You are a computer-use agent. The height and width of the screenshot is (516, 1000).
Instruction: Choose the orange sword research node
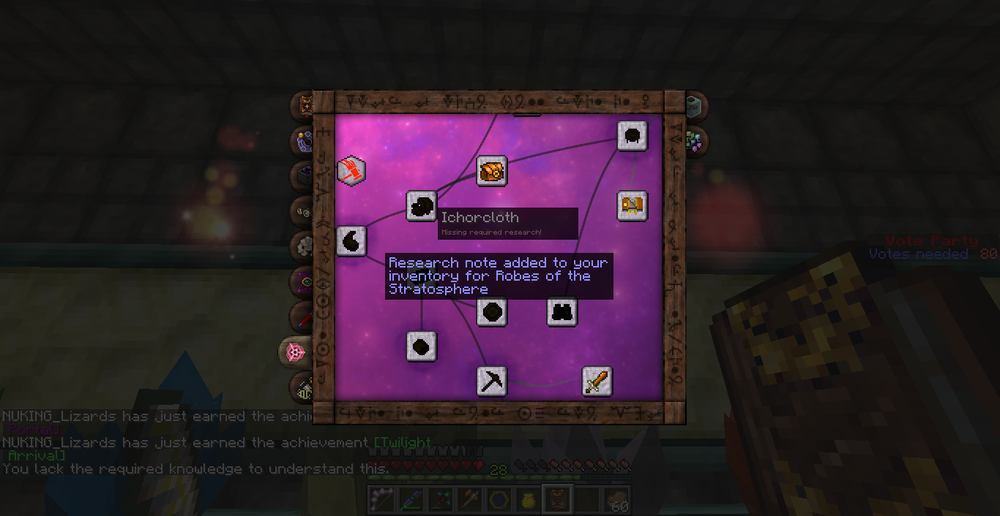click(x=597, y=381)
